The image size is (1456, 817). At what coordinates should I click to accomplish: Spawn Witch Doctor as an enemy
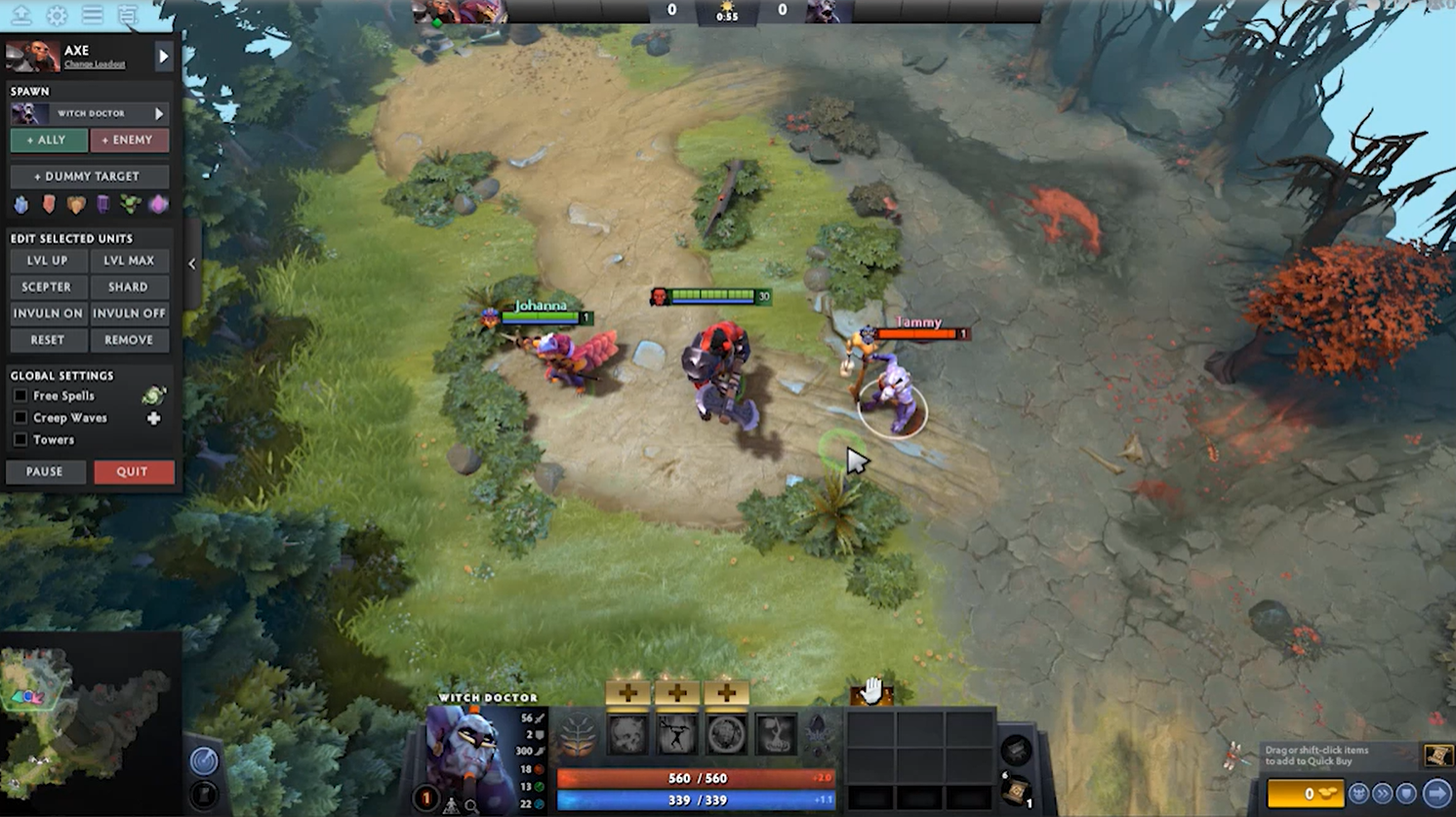128,141
